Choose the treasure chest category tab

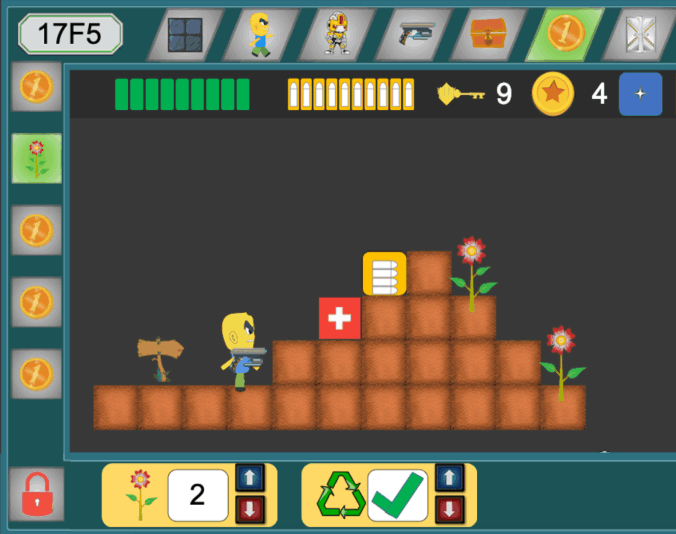(488, 35)
